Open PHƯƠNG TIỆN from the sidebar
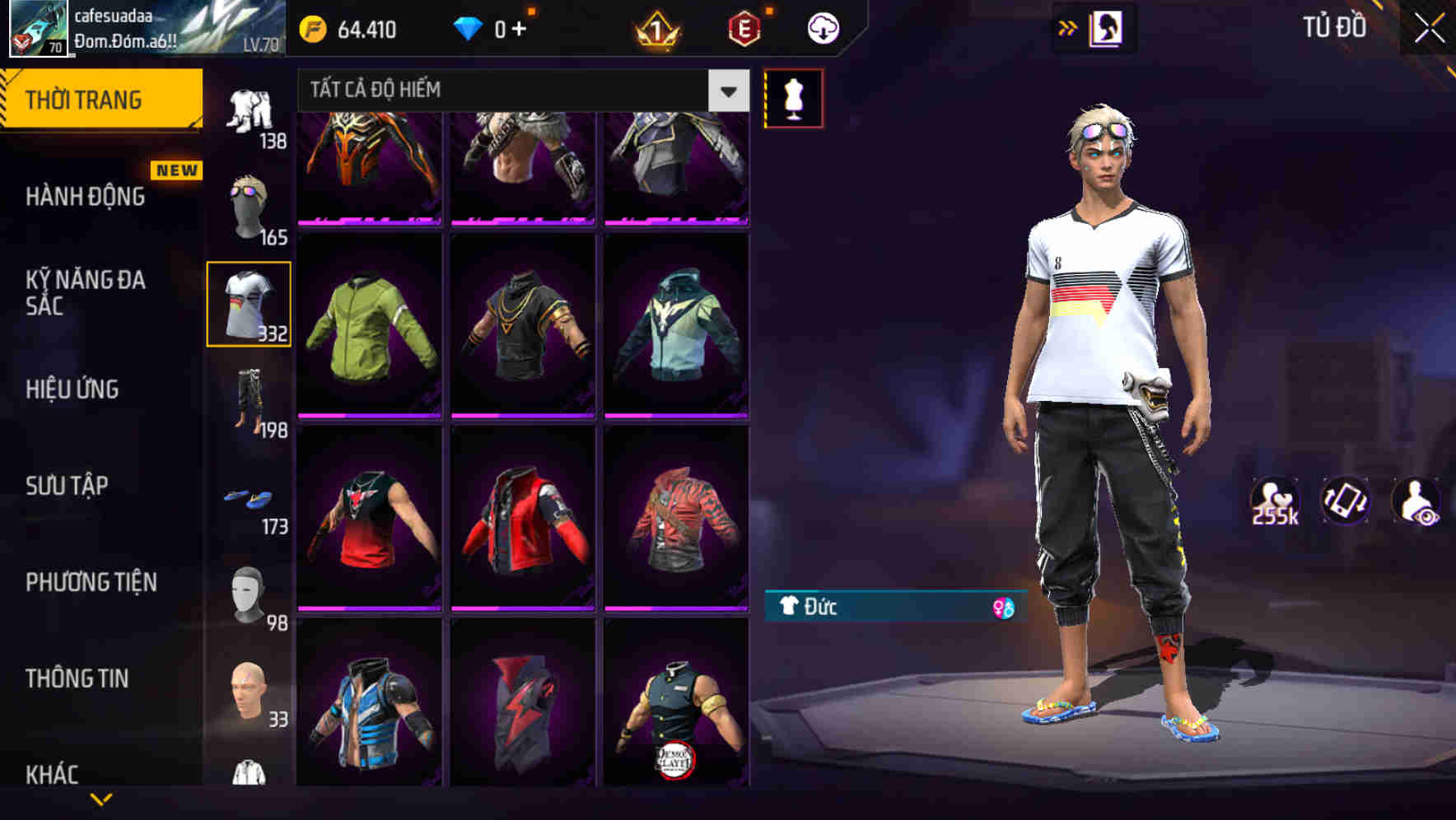This screenshot has width=1456, height=820. click(89, 581)
